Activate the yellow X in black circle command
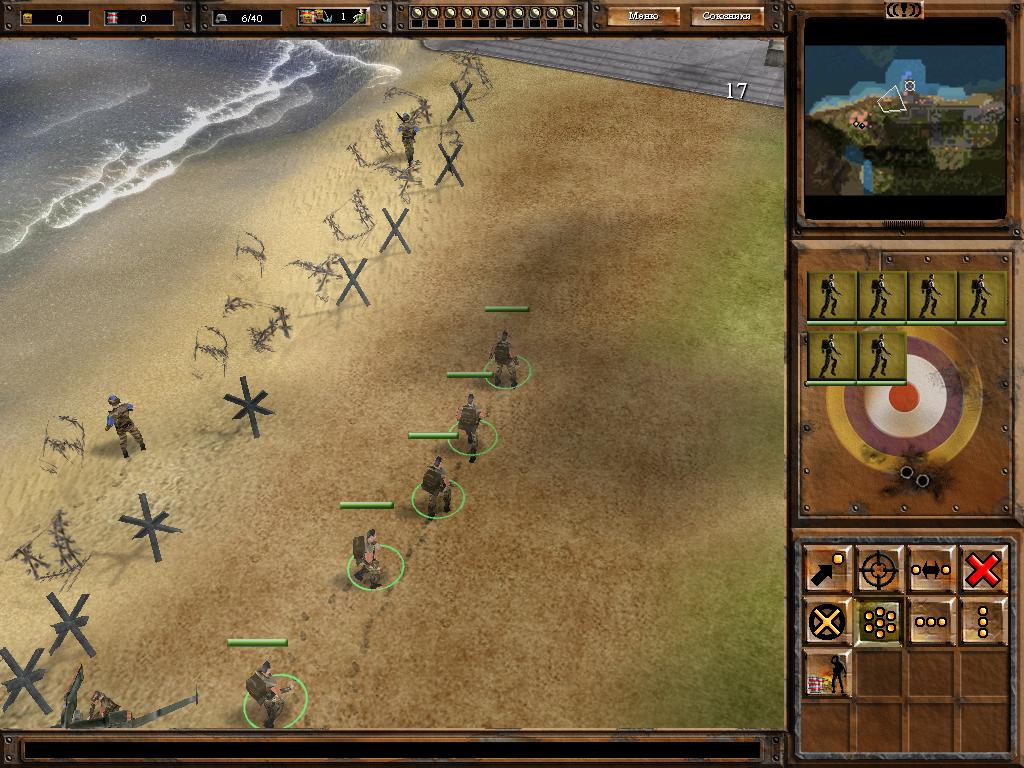This screenshot has width=1024, height=768. pyautogui.click(x=827, y=622)
